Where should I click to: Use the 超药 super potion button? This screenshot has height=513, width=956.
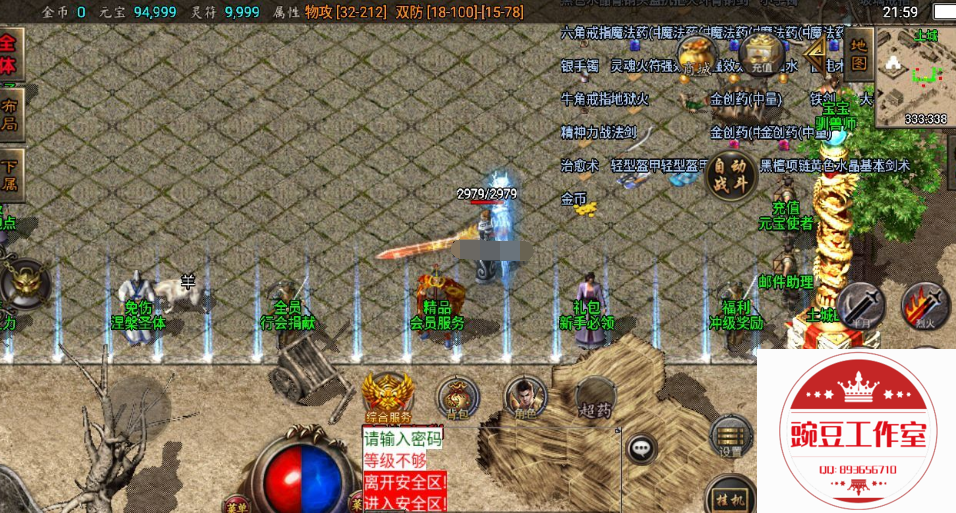click(595, 397)
